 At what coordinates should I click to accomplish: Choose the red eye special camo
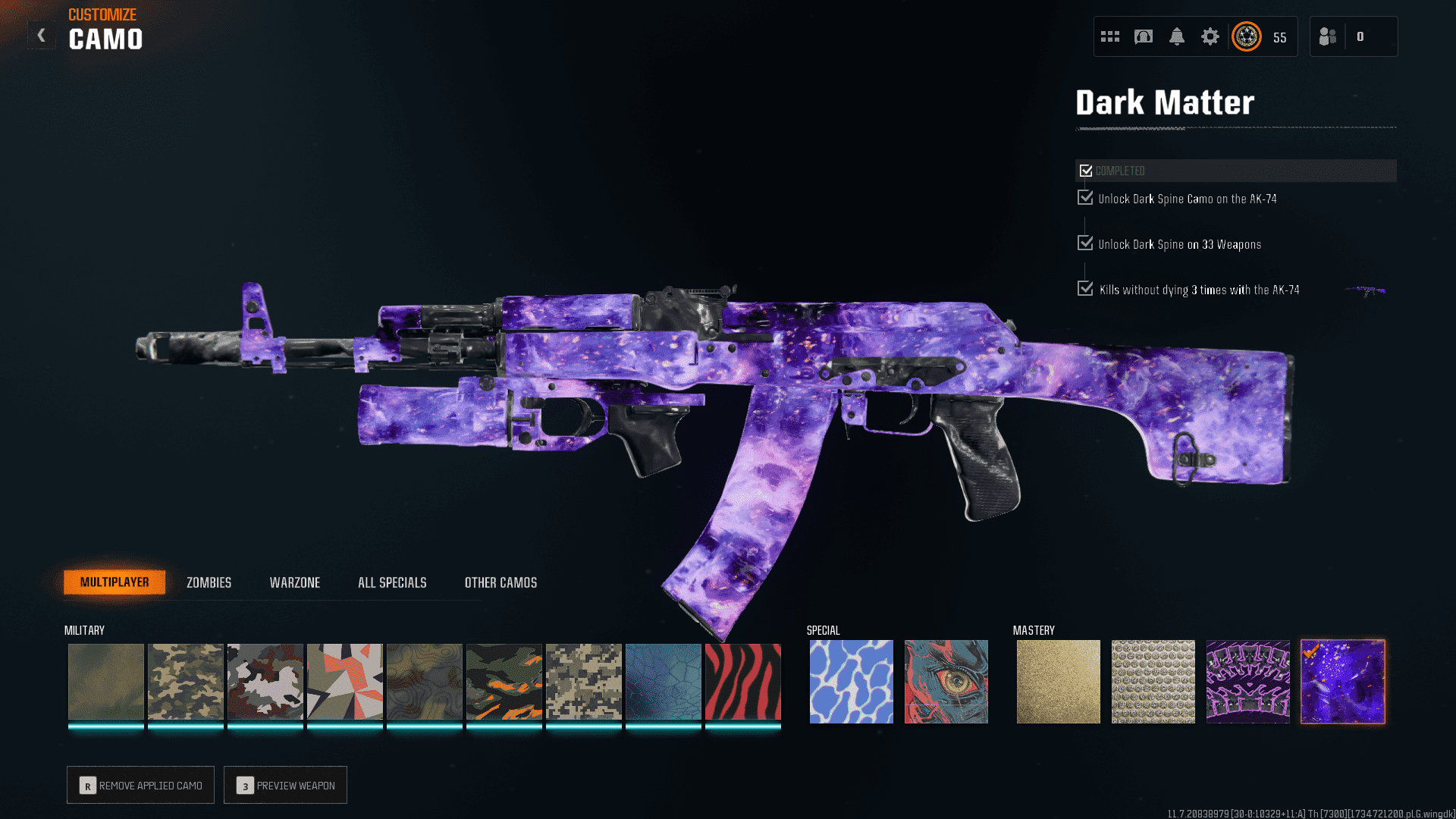(946, 682)
